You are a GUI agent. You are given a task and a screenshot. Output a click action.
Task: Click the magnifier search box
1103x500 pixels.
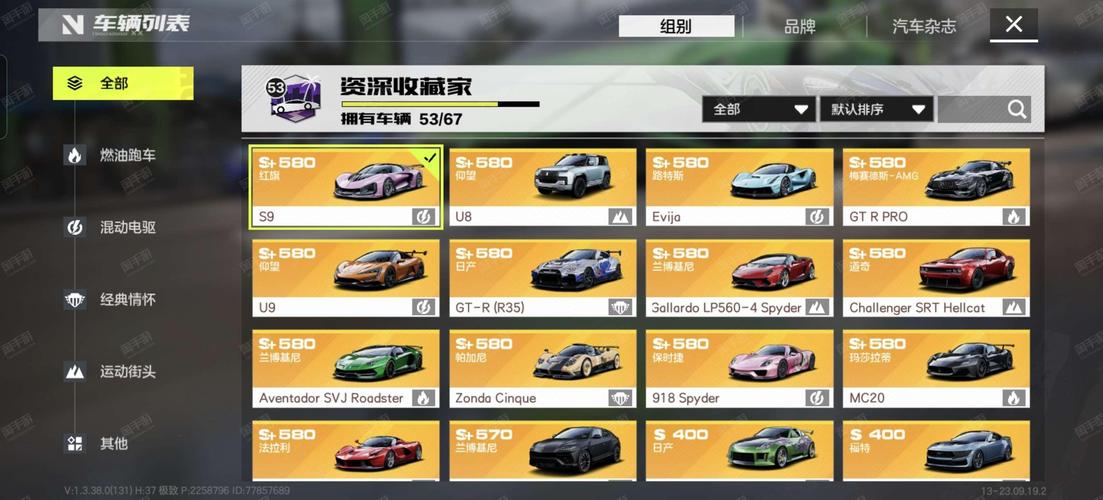(984, 109)
